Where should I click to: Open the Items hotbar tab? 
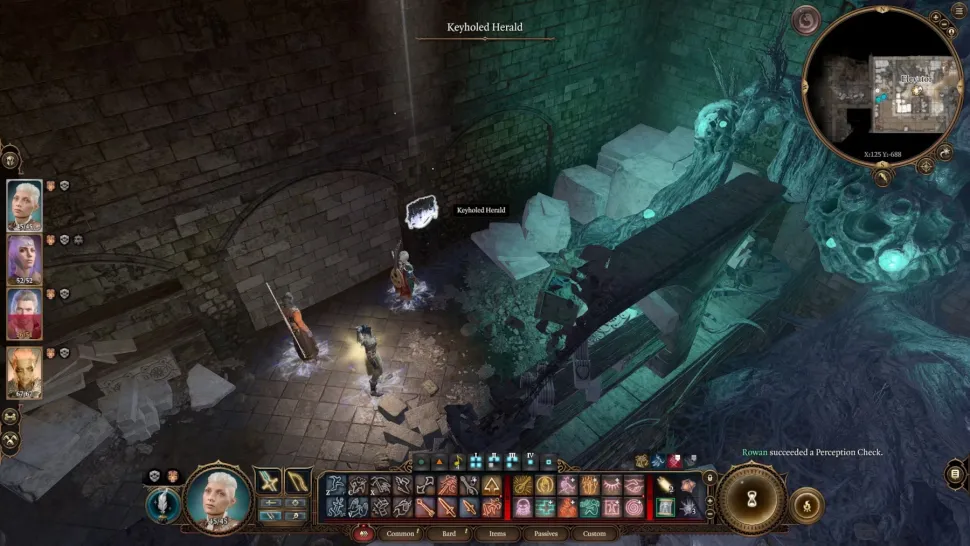click(497, 533)
